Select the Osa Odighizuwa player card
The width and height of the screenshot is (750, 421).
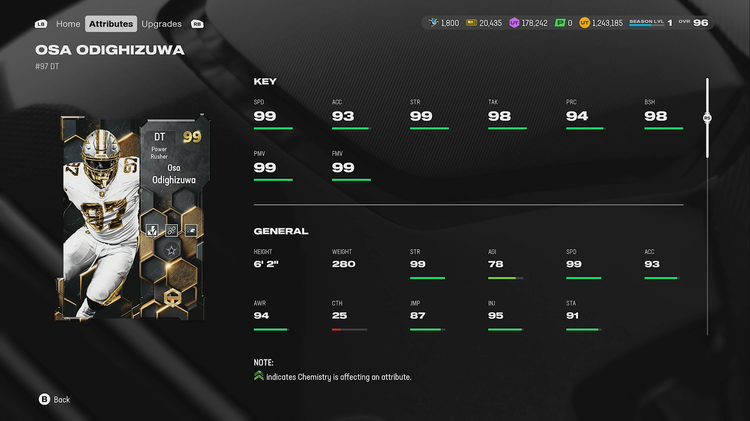point(132,218)
